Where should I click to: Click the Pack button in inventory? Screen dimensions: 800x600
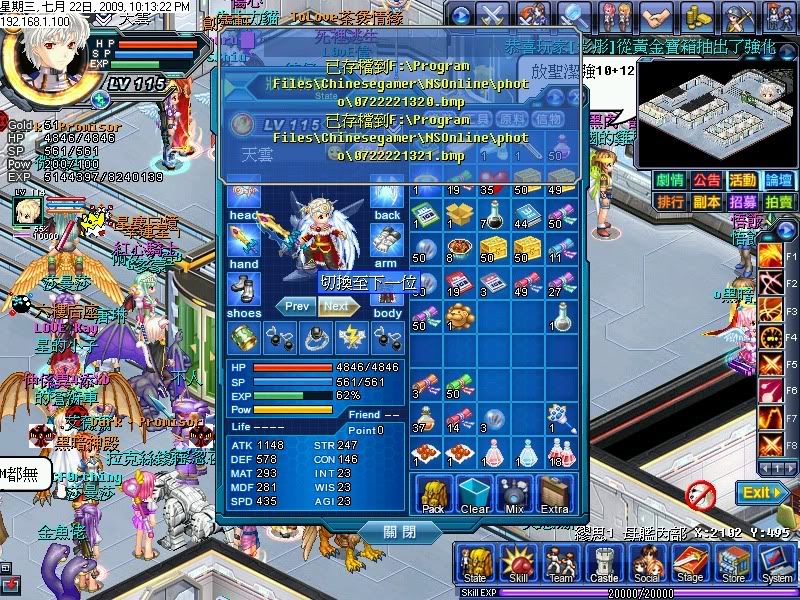(x=435, y=495)
